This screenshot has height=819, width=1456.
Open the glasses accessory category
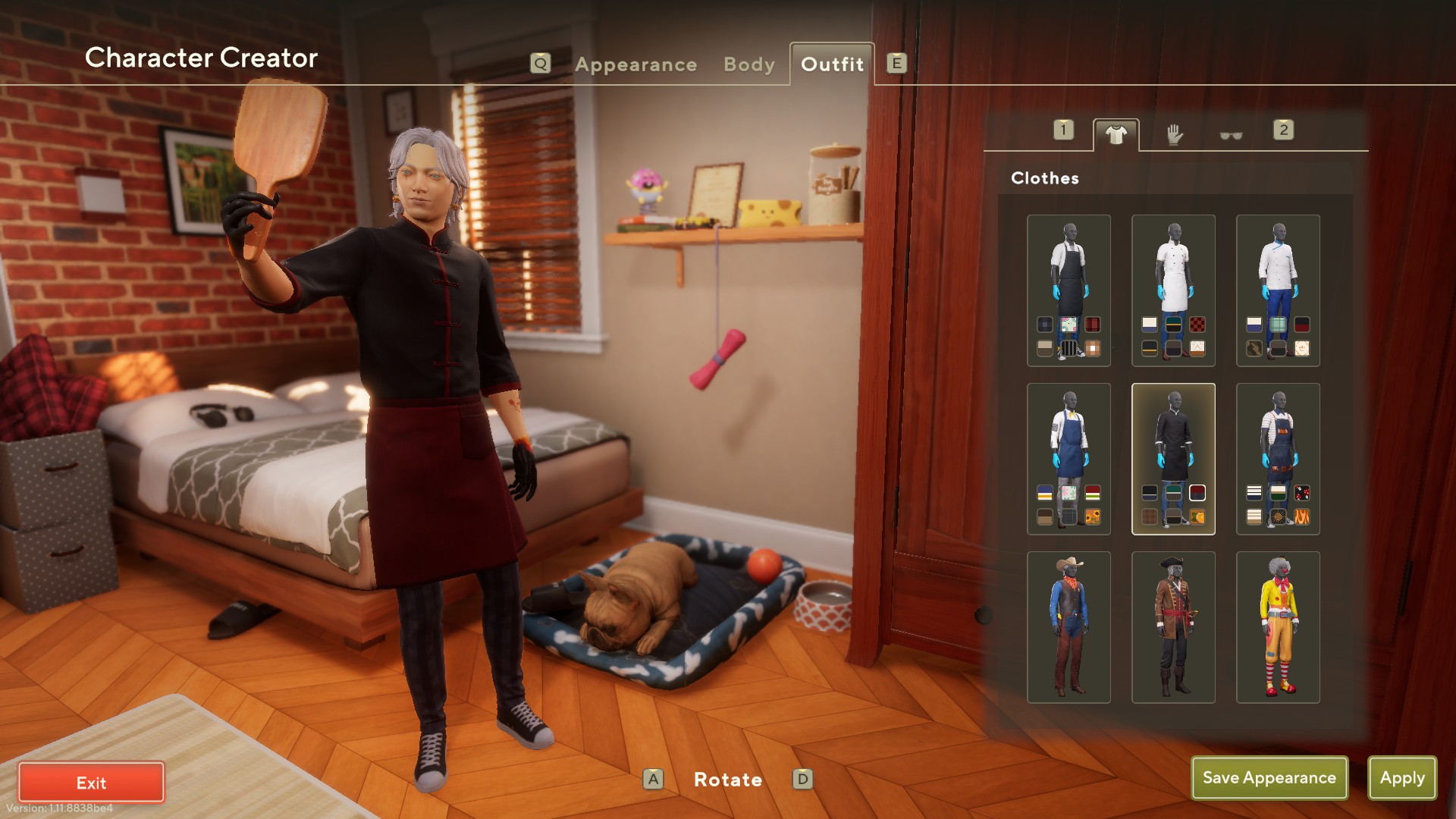[x=1230, y=136]
